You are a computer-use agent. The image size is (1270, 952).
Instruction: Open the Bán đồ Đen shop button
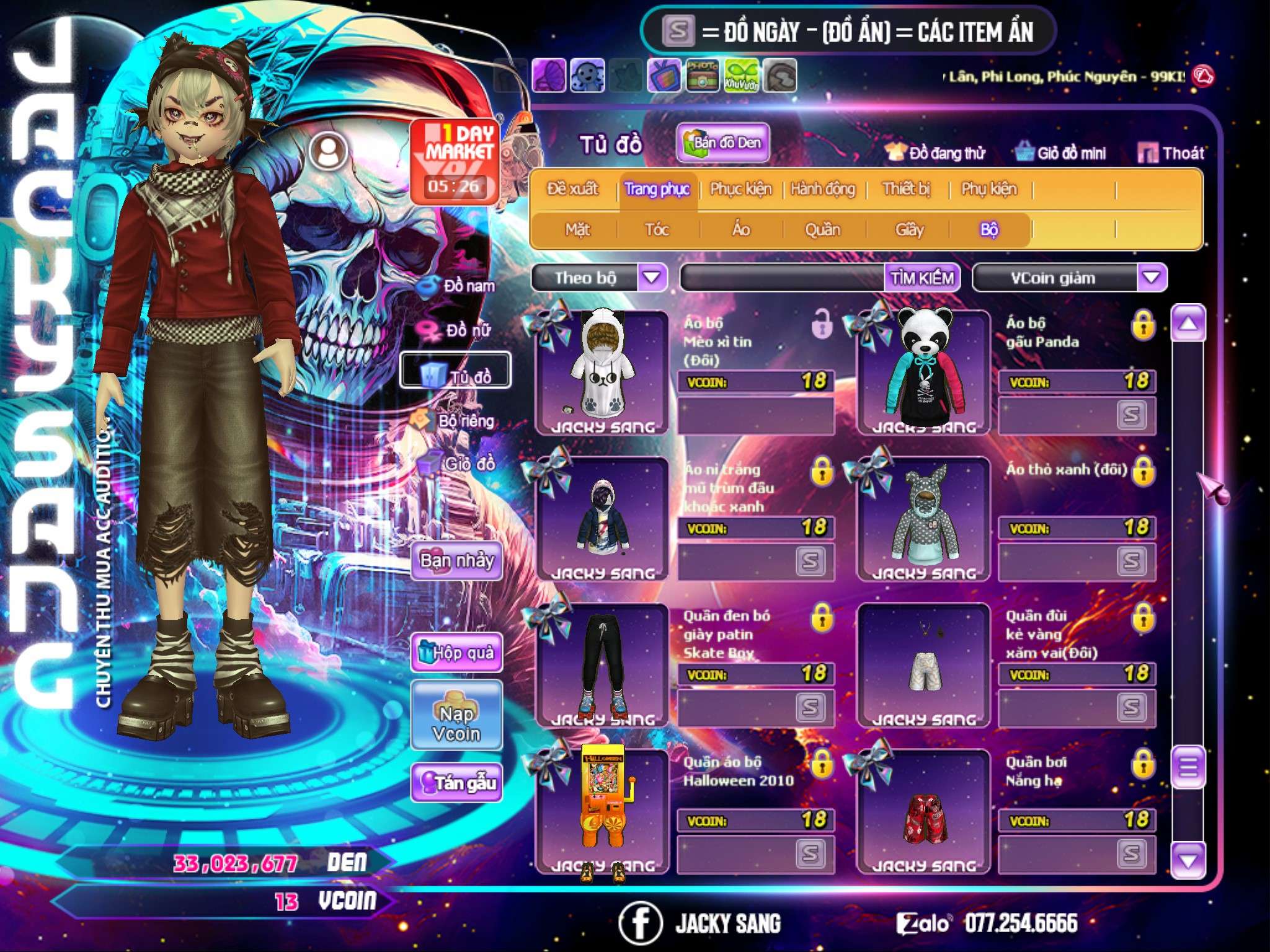point(723,143)
